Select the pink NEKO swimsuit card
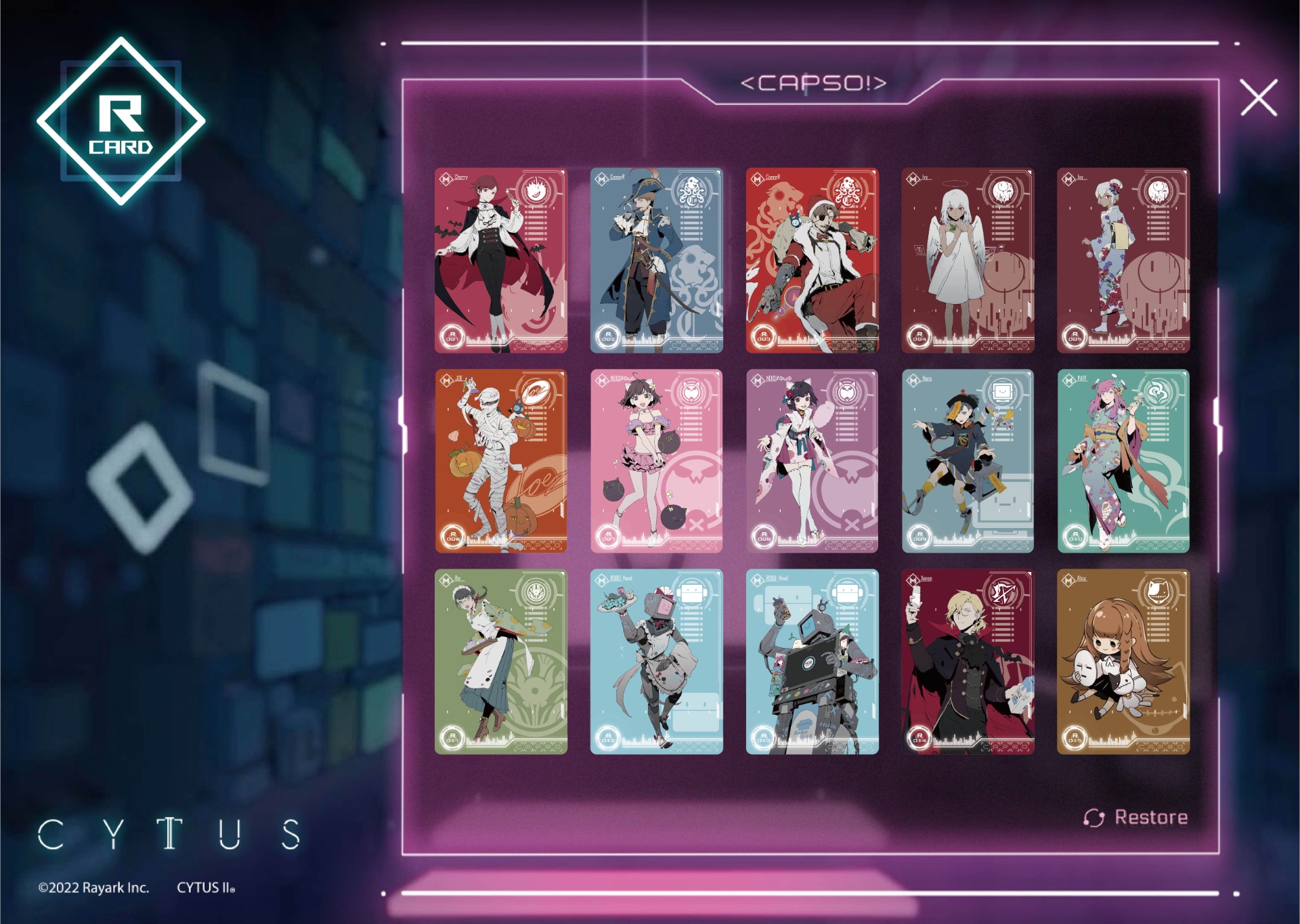Screen dimensions: 1300x924 656,461
